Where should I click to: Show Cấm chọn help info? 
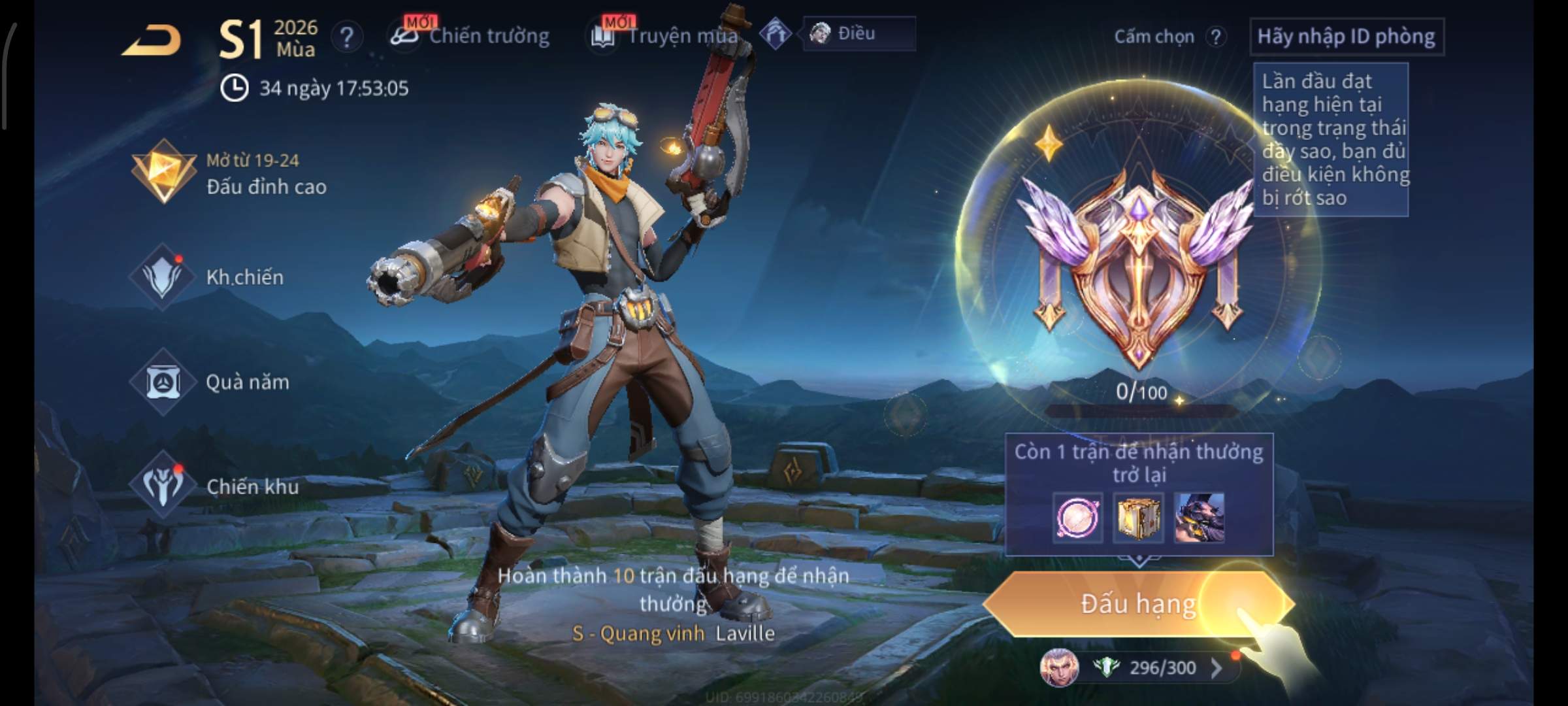[1215, 37]
